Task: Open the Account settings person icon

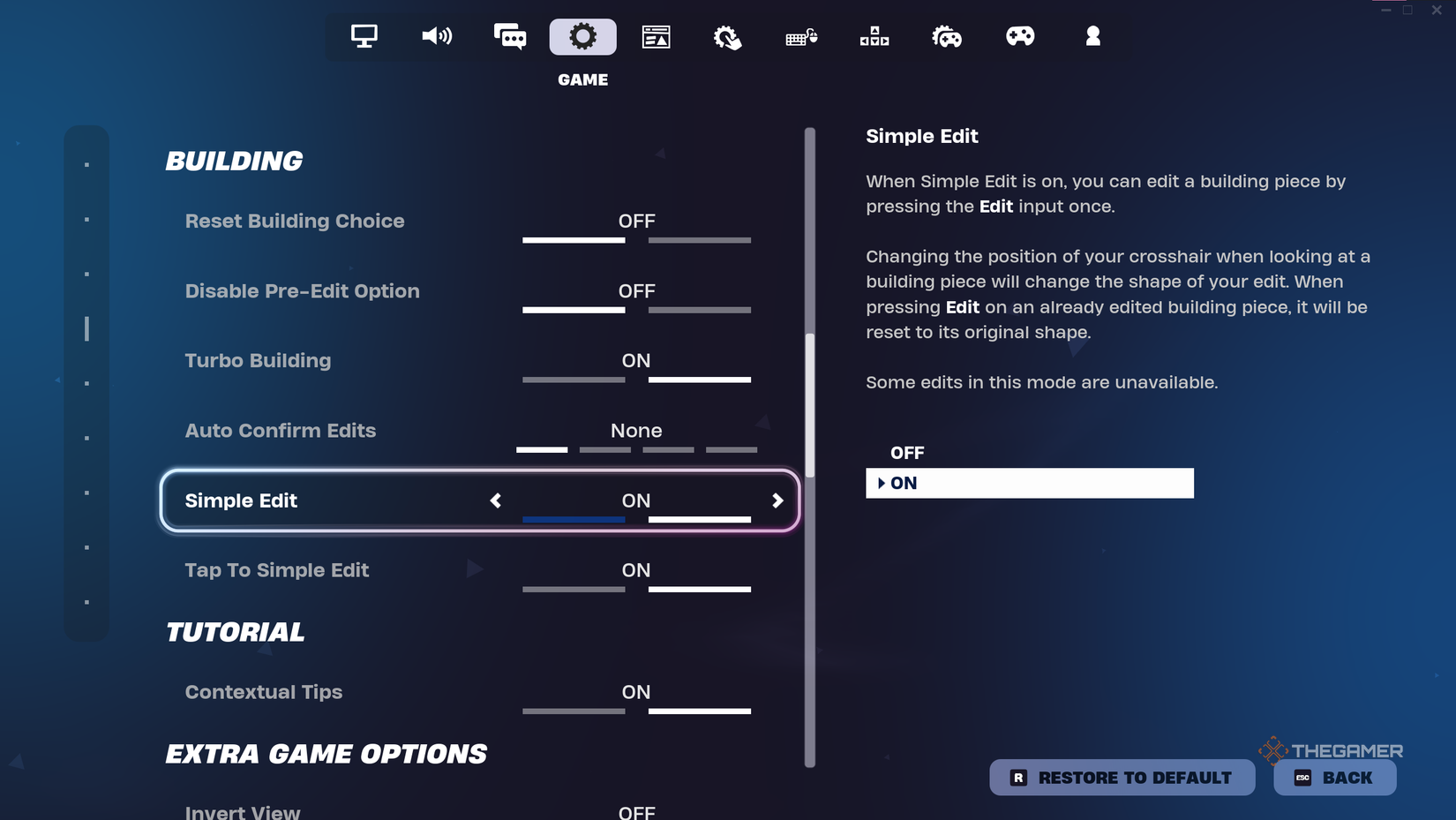Action: (1092, 36)
